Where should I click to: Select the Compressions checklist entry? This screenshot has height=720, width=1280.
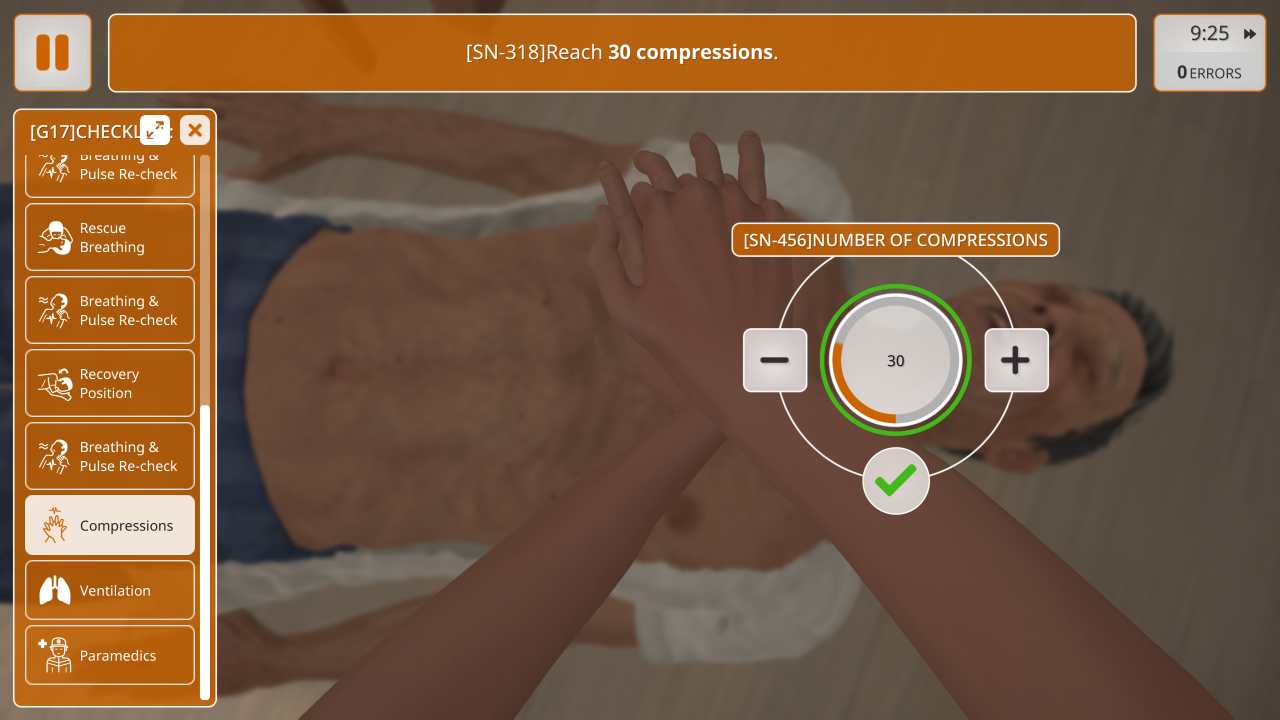[110, 525]
